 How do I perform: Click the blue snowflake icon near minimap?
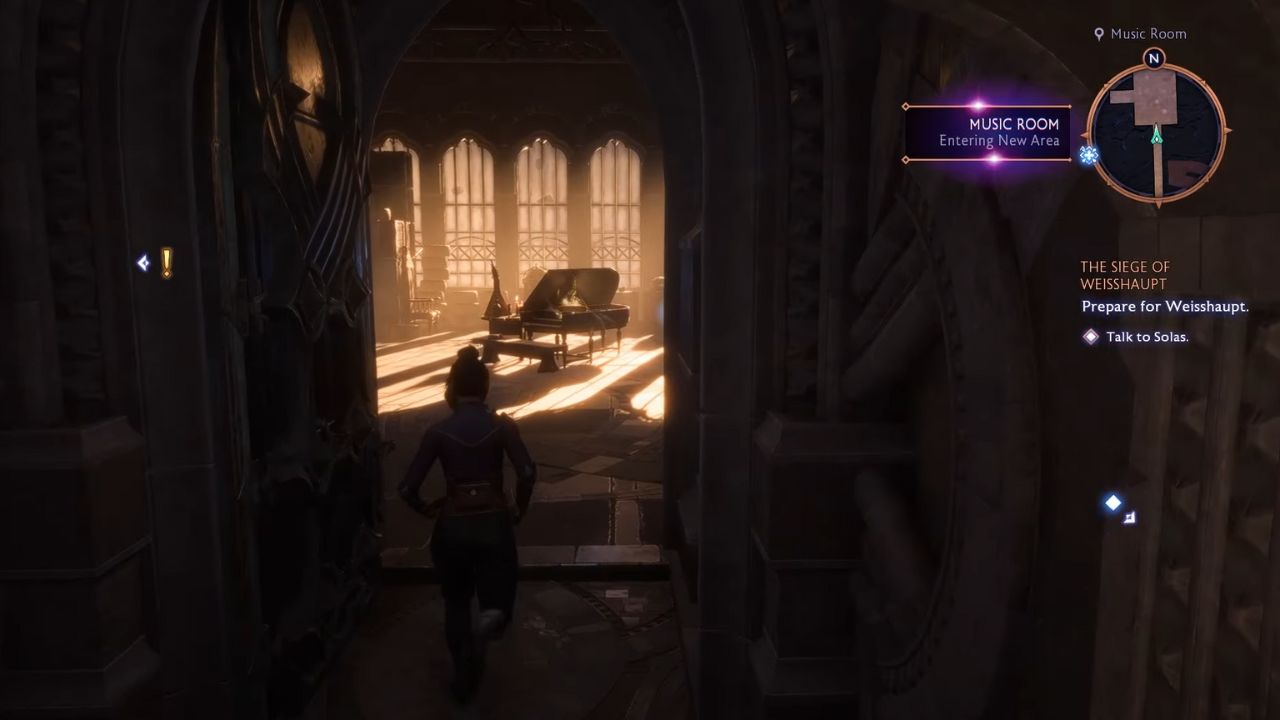coord(1088,157)
